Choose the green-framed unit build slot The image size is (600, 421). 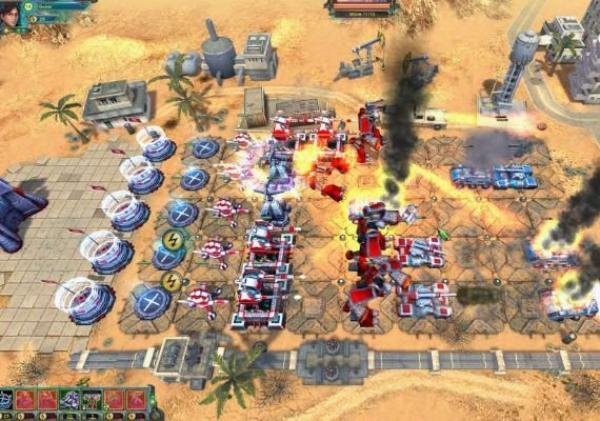(92, 400)
